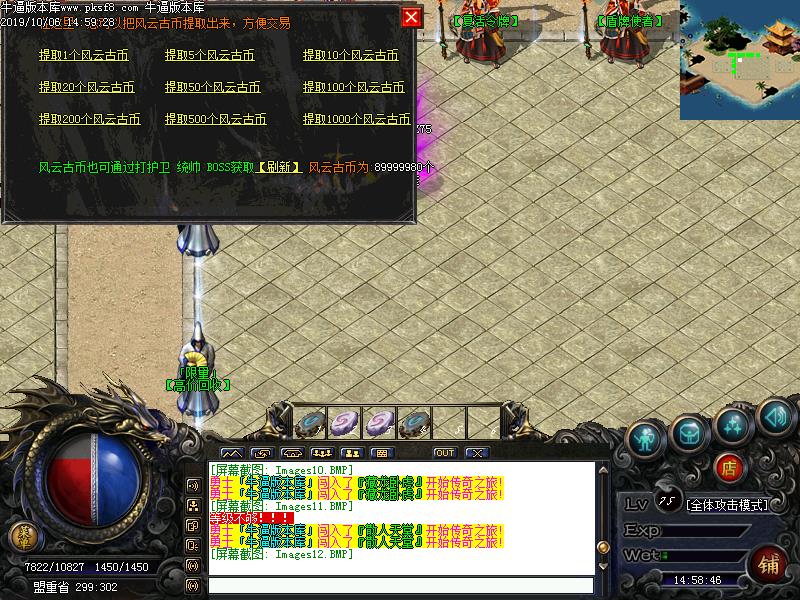Focus the chat input field
The image size is (800, 600).
[x=400, y=585]
